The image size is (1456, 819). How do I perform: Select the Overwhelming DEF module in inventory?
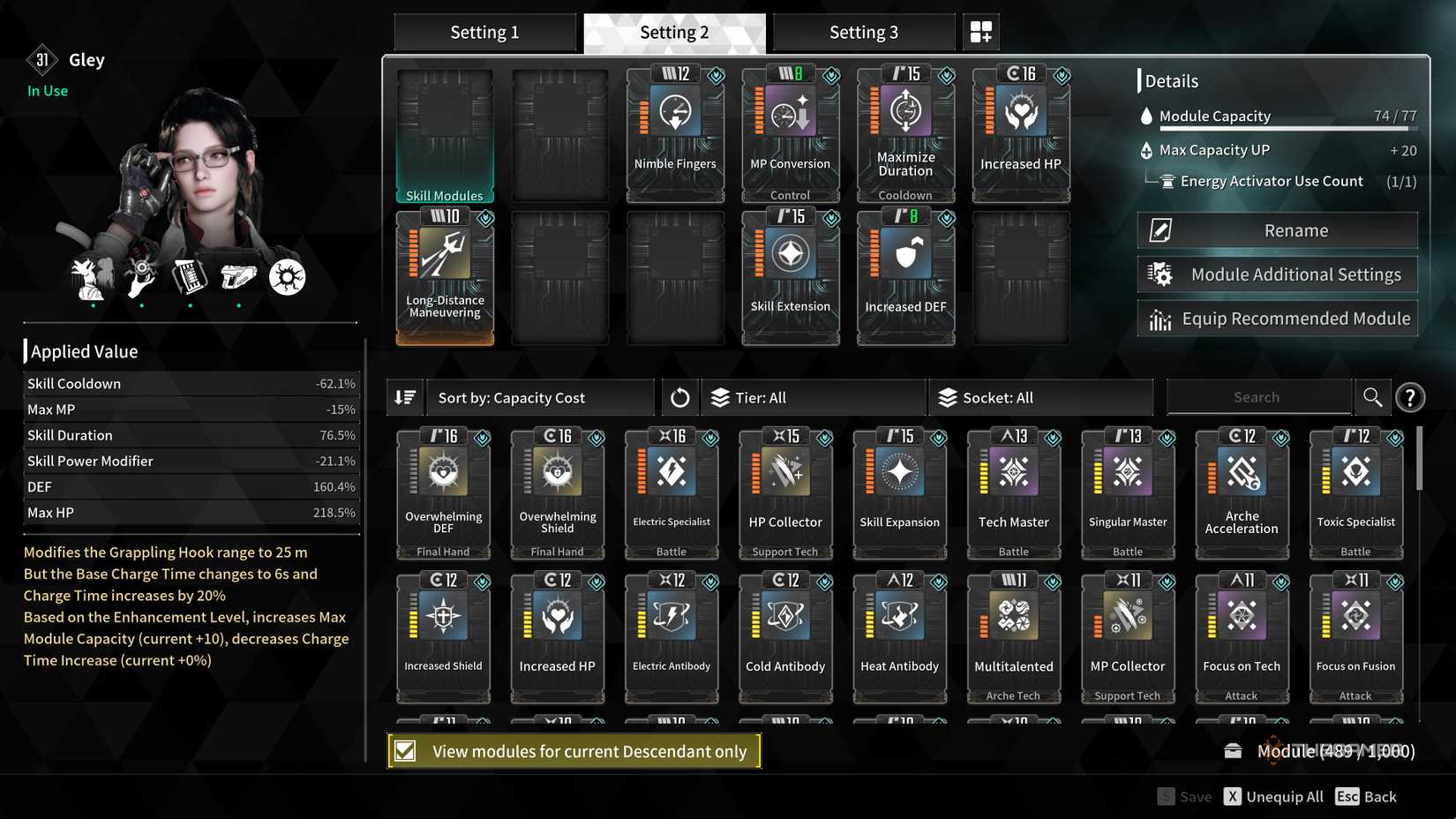[x=443, y=492]
